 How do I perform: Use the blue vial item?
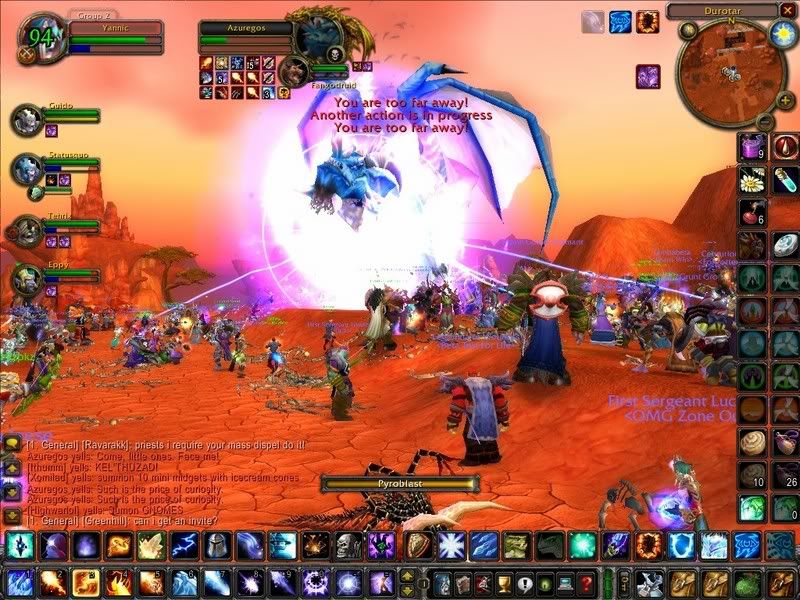click(x=786, y=180)
